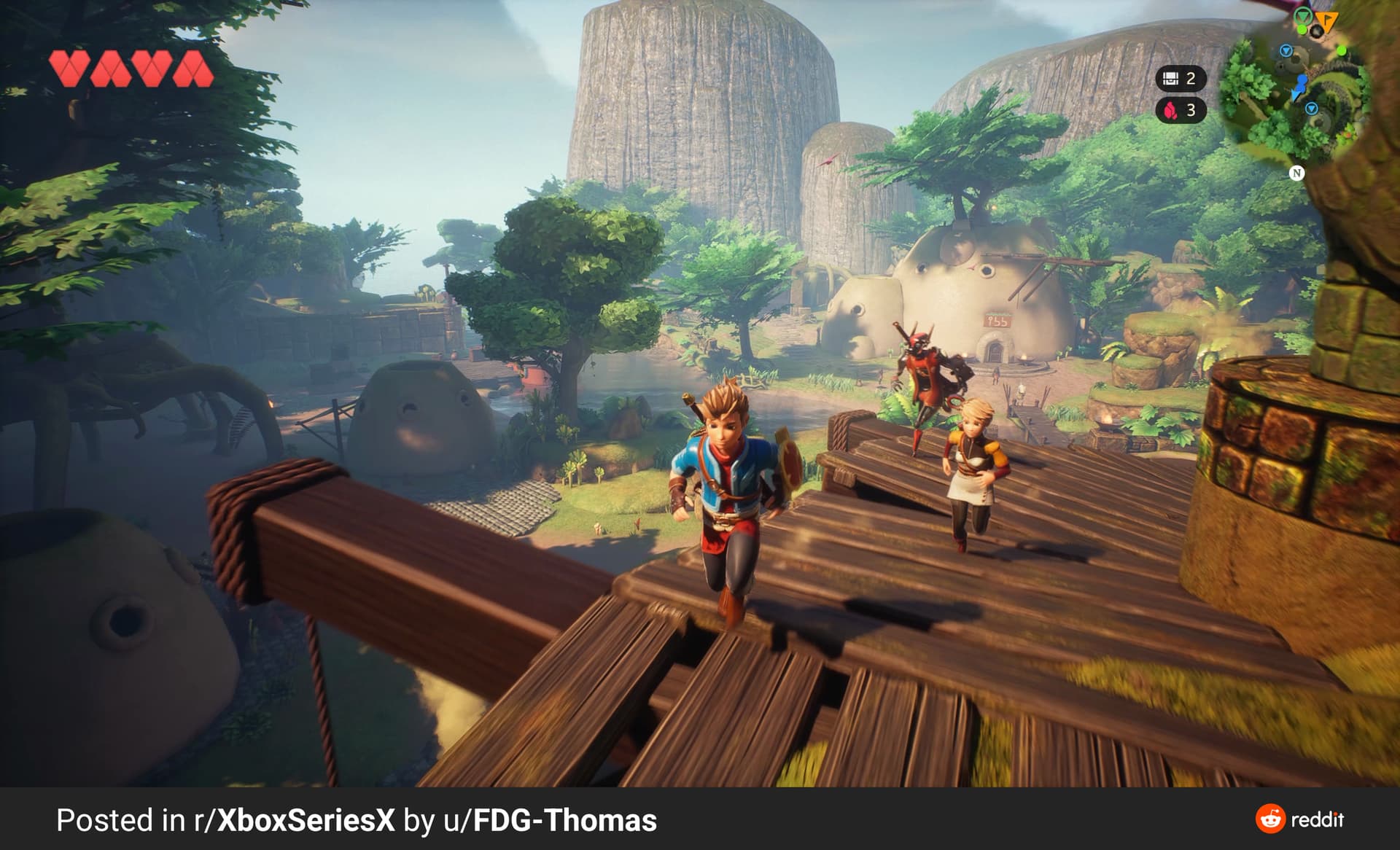Image resolution: width=1400 pixels, height=850 pixels.
Task: Visit u/FDG-Thomas profile link
Action: [x=551, y=821]
